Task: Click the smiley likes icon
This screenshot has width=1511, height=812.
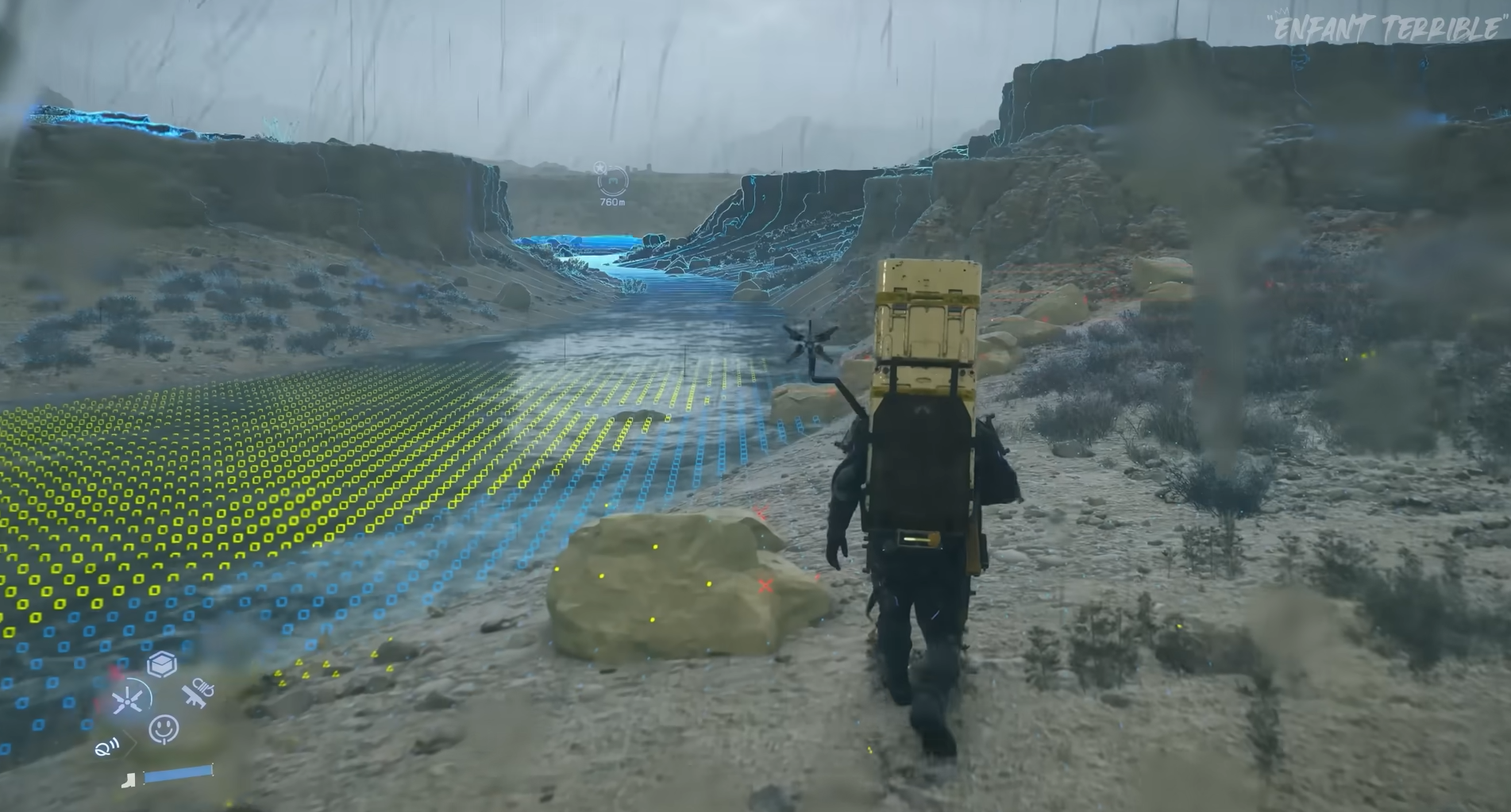Action: (163, 728)
